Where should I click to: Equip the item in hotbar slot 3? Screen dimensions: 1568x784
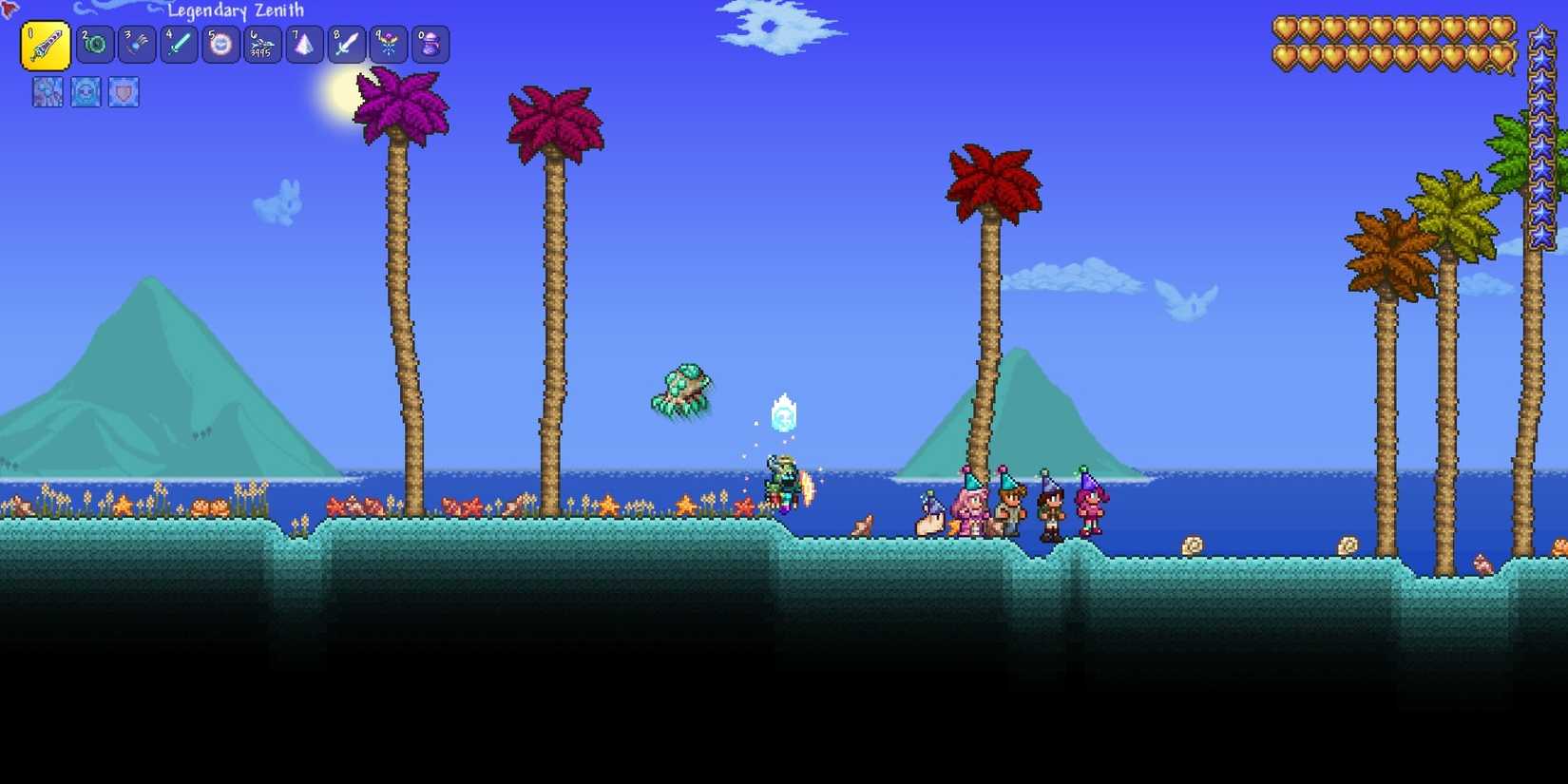click(136, 44)
